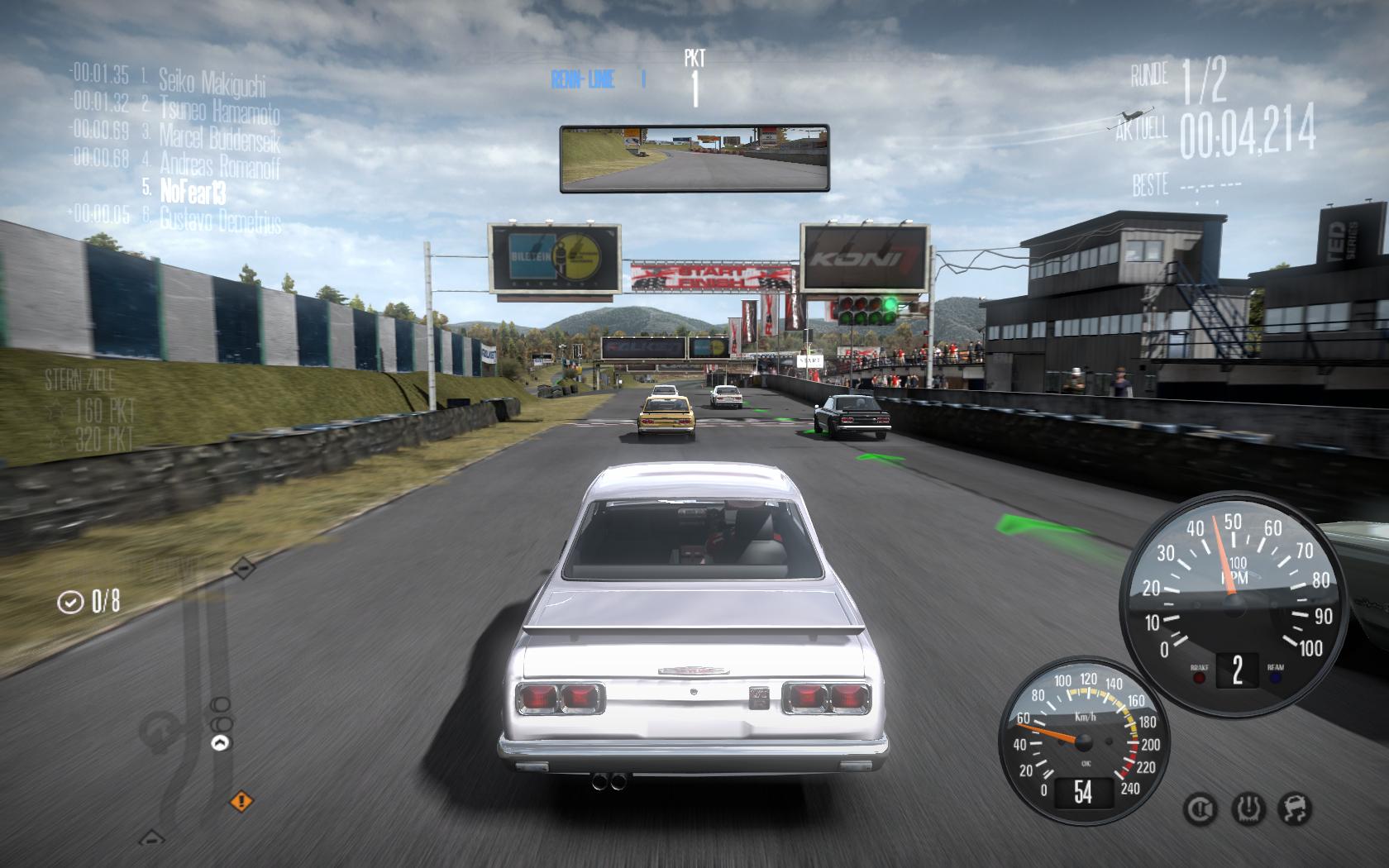Image resolution: width=1389 pixels, height=868 pixels.
Task: Select Seiko Makiguchi in the standings
Action: pyautogui.click(x=212, y=82)
